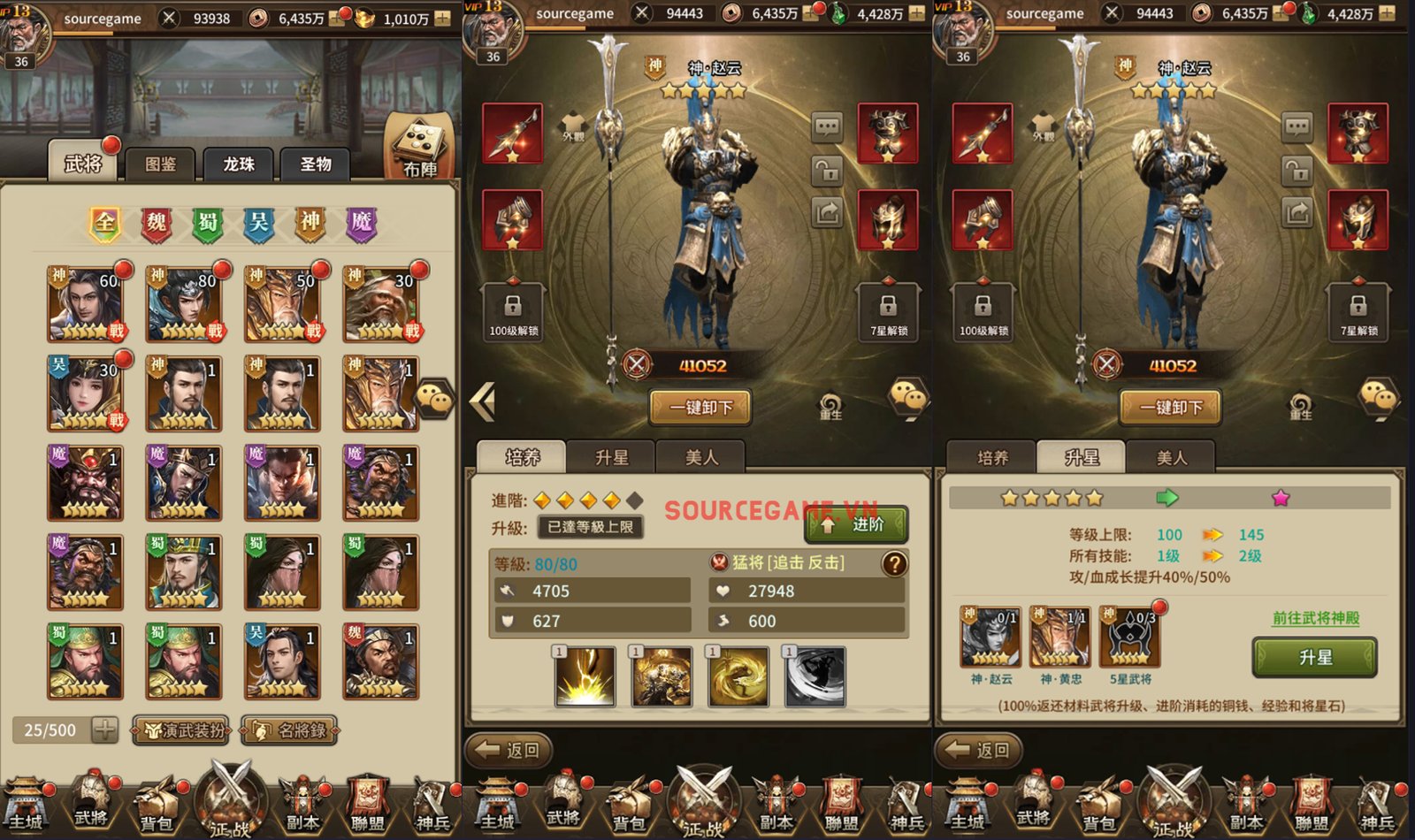Image resolution: width=1415 pixels, height=840 pixels.
Task: Confirm with the large green 升星 button
Action: click(1314, 658)
